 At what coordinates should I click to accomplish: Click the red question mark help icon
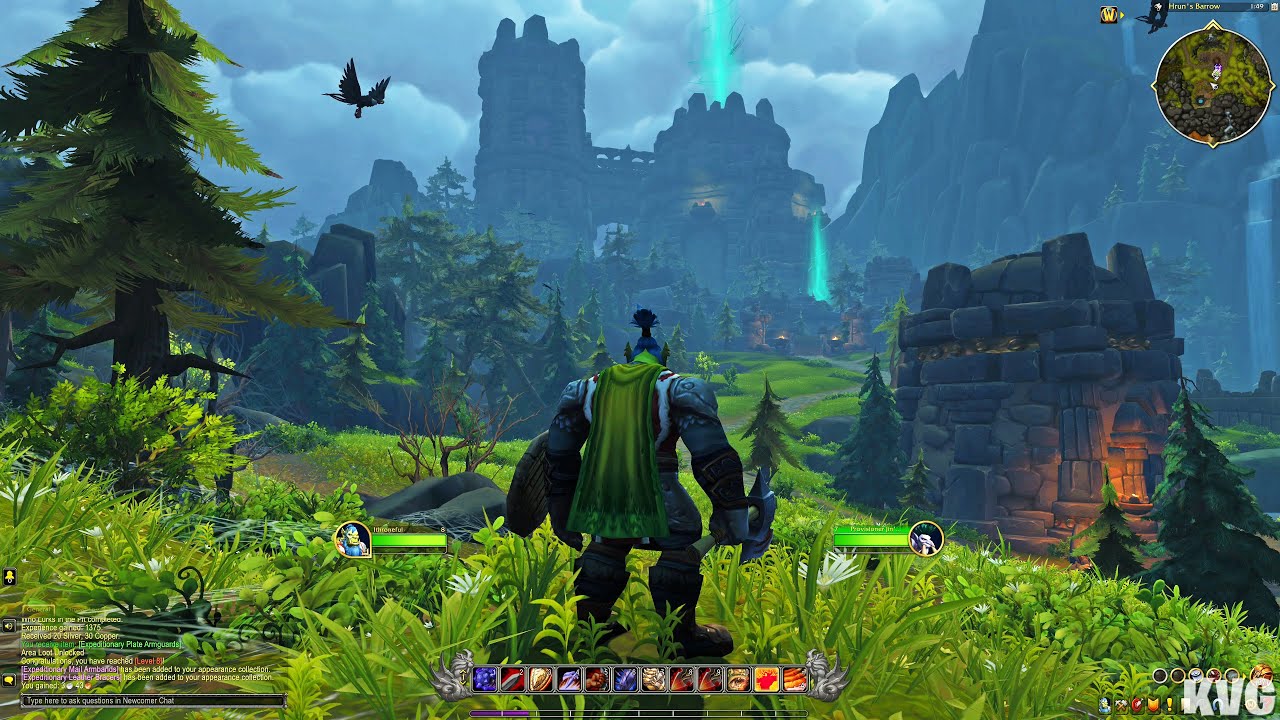click(1267, 704)
